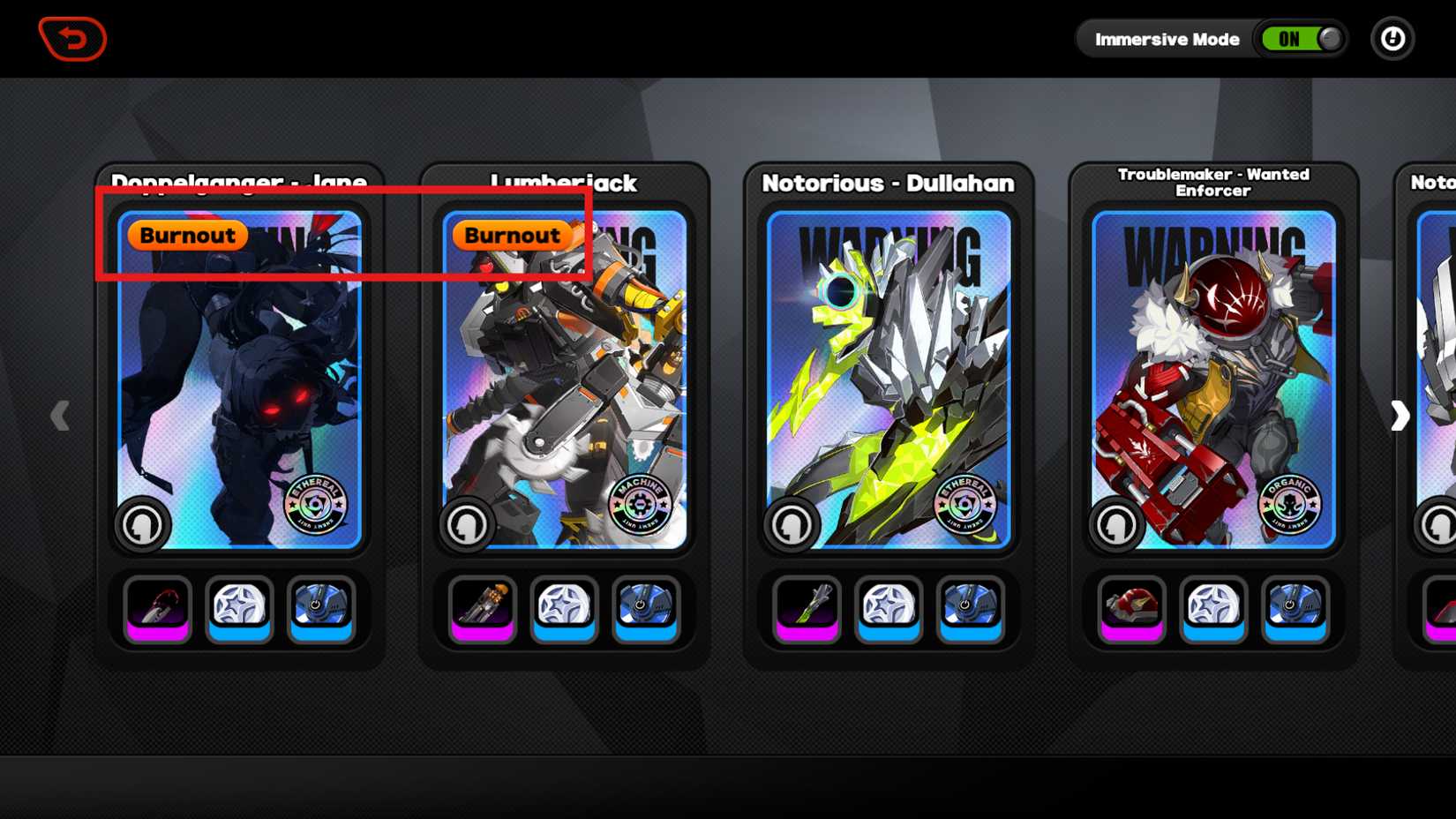Select the weapon slot under Lumberjack card
The image size is (1456, 819).
[481, 608]
